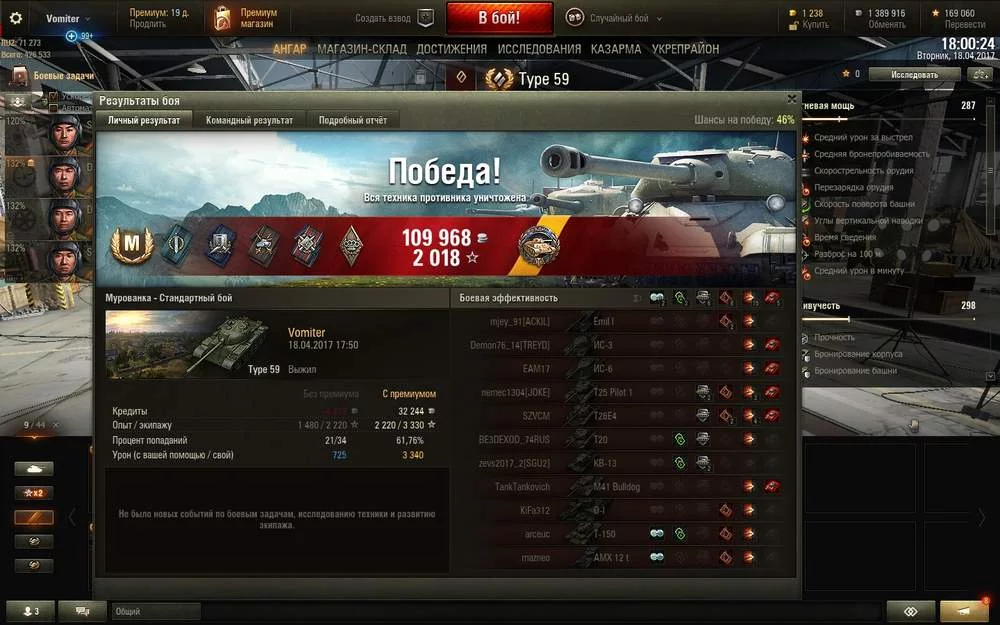Click the Исследовать button
Viewport: 1000px width, 625px height.
[914, 74]
